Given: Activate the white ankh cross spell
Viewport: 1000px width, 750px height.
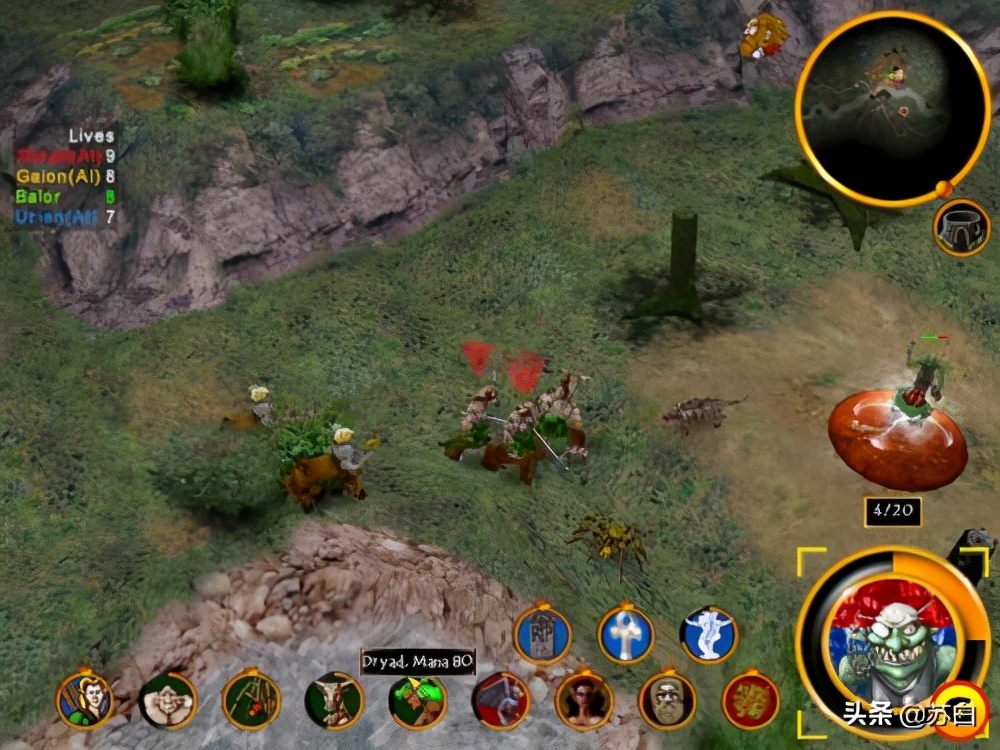Looking at the screenshot, I should (626, 635).
